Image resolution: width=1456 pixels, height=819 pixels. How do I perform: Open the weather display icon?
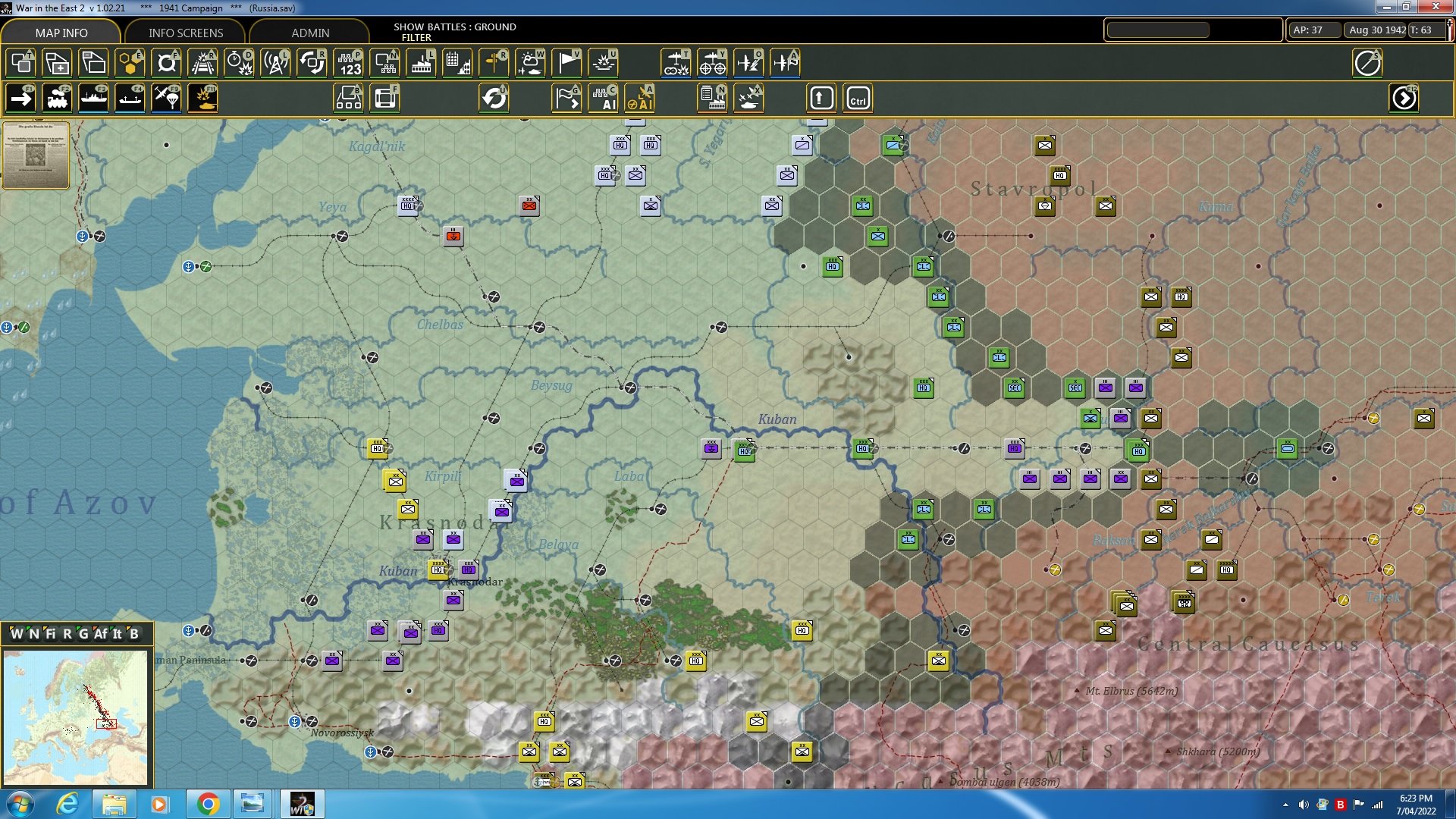pos(531,64)
